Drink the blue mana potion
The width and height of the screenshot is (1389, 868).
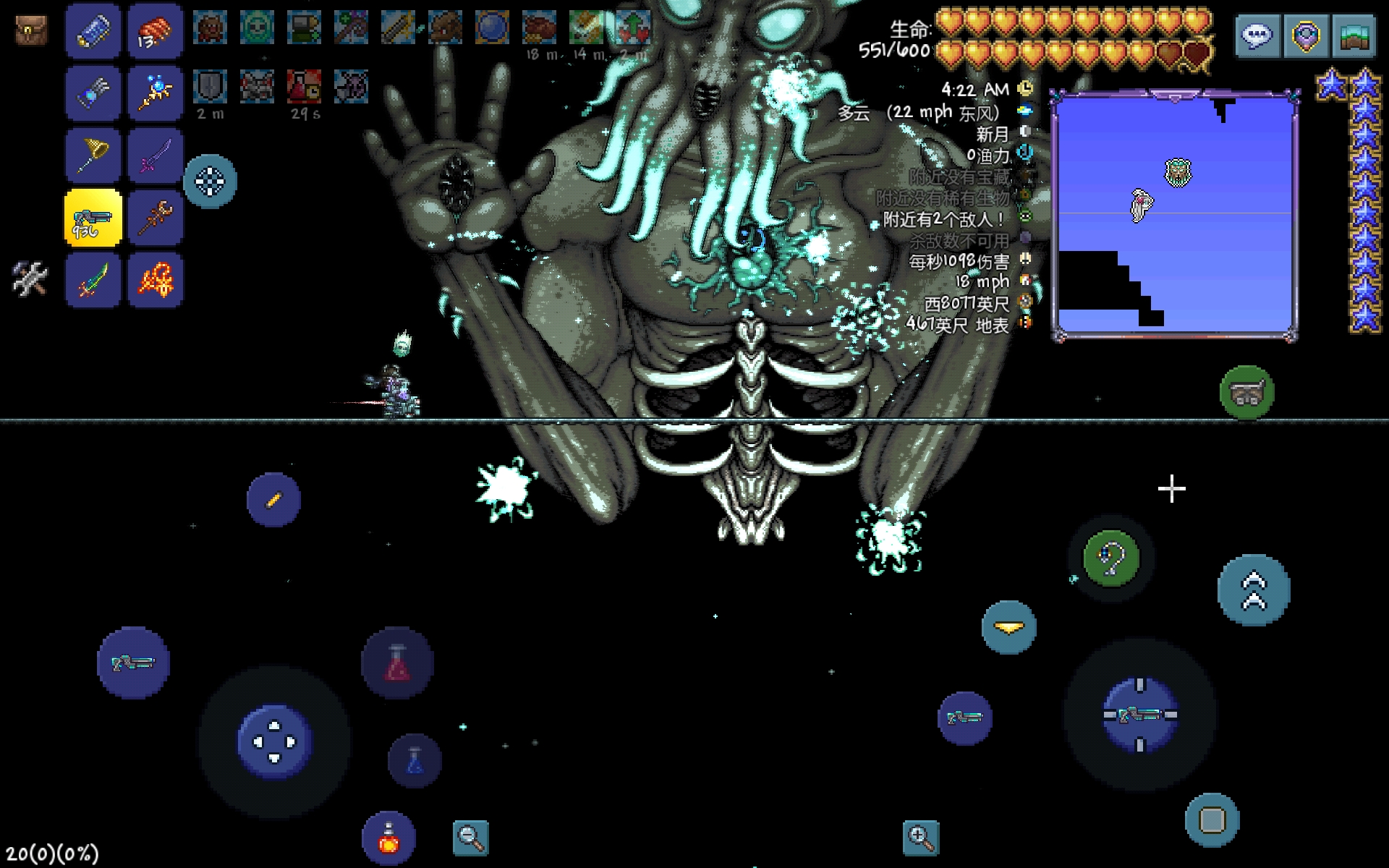415,760
